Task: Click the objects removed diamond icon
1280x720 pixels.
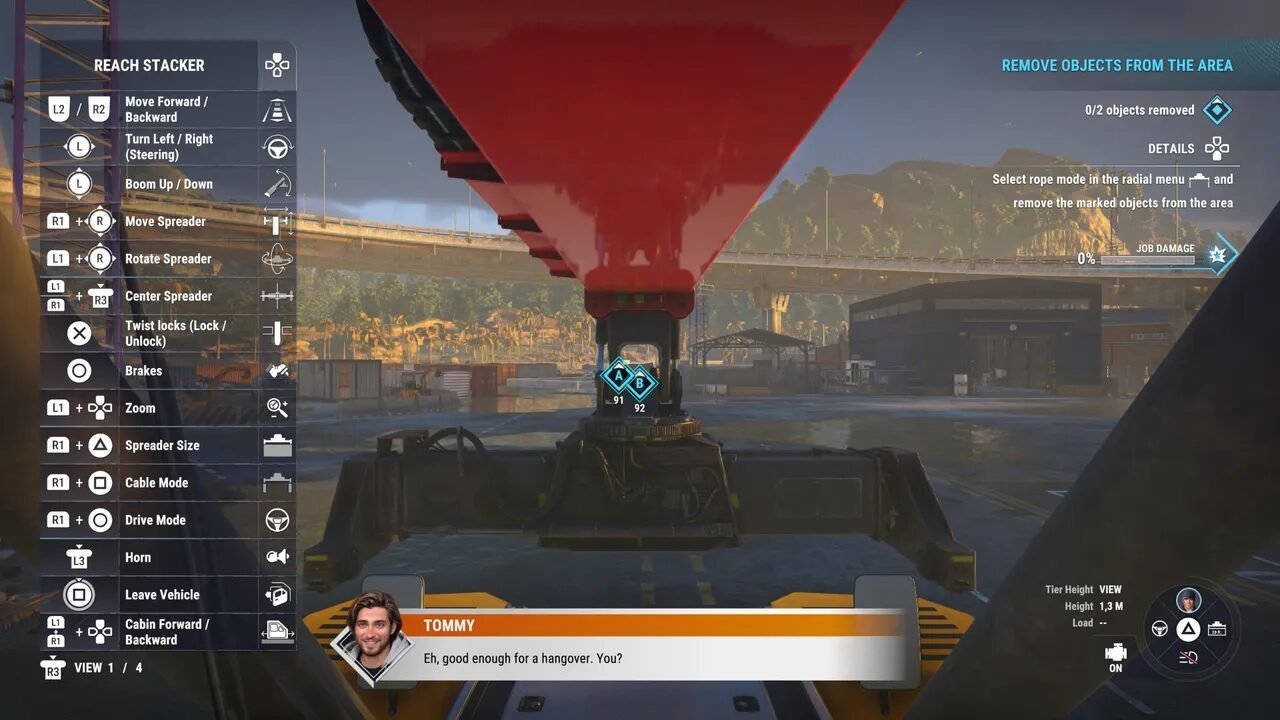Action: click(1217, 110)
